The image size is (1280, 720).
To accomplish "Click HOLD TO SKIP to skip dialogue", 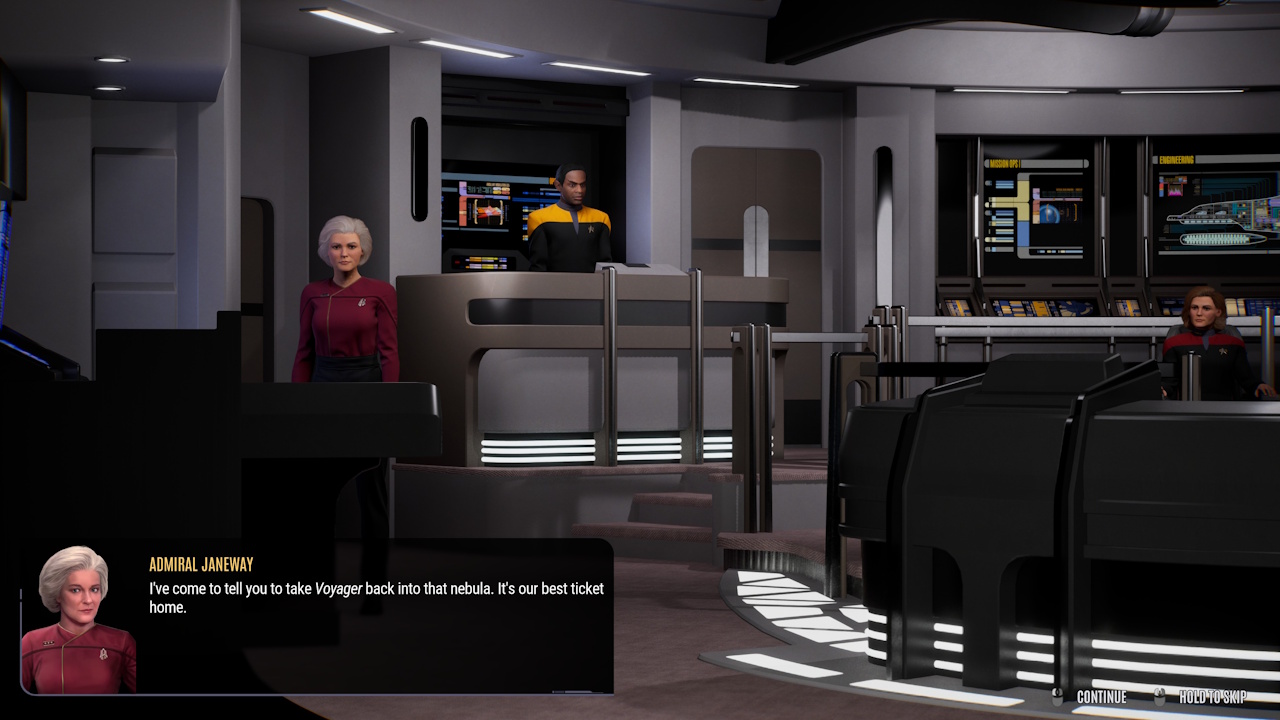I will pyautogui.click(x=1213, y=697).
